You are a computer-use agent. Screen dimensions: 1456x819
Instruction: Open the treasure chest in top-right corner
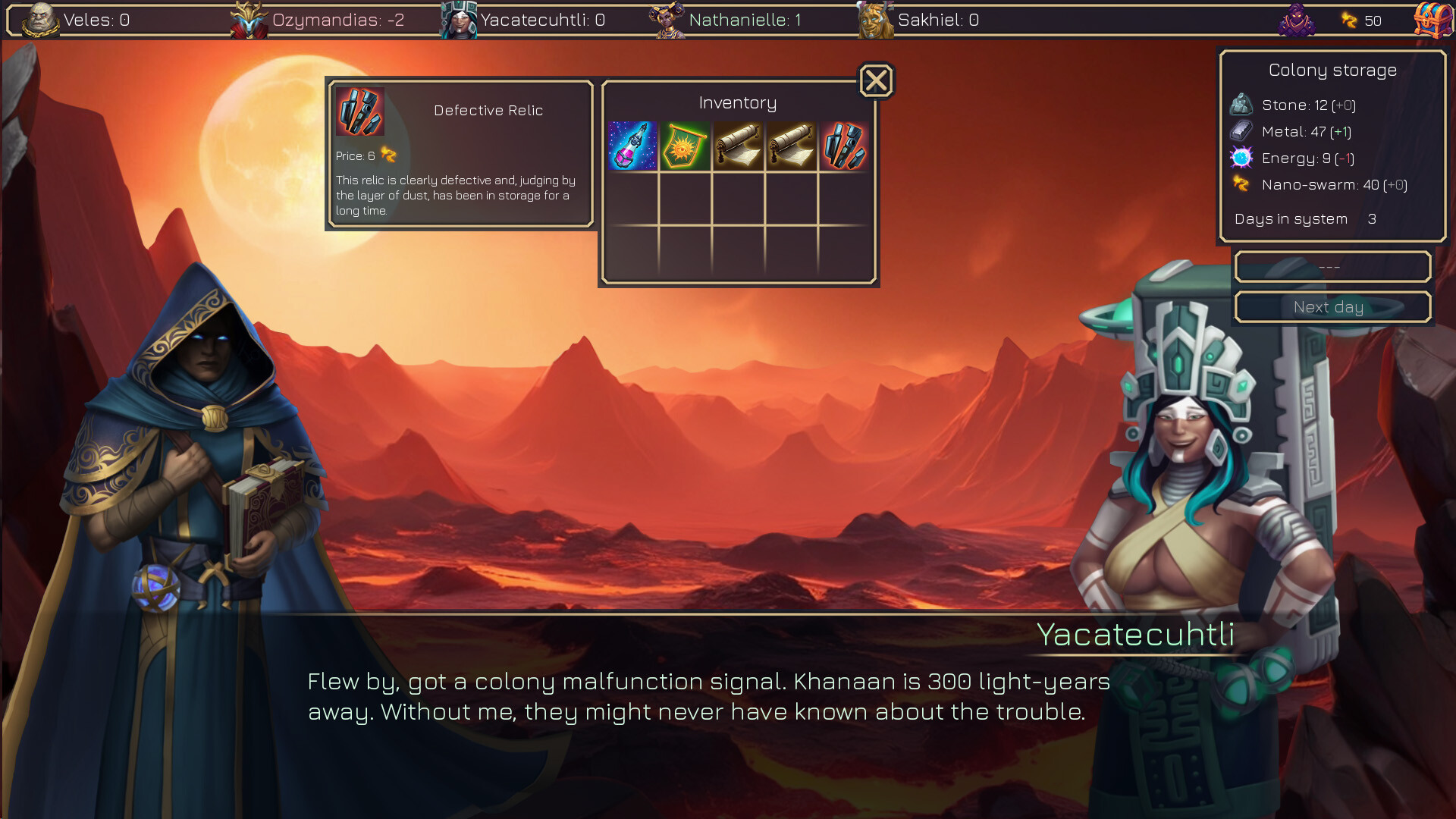1432,19
